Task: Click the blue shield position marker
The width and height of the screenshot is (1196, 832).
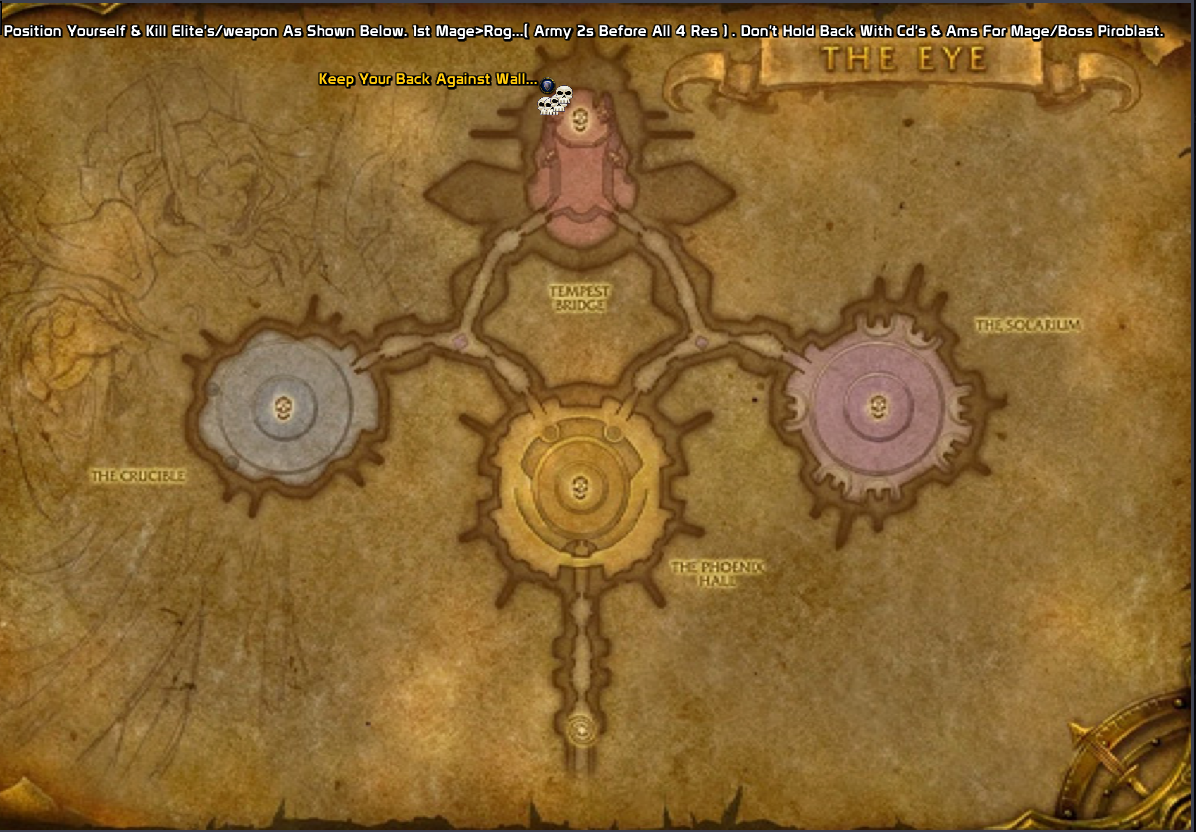Action: 547,87
